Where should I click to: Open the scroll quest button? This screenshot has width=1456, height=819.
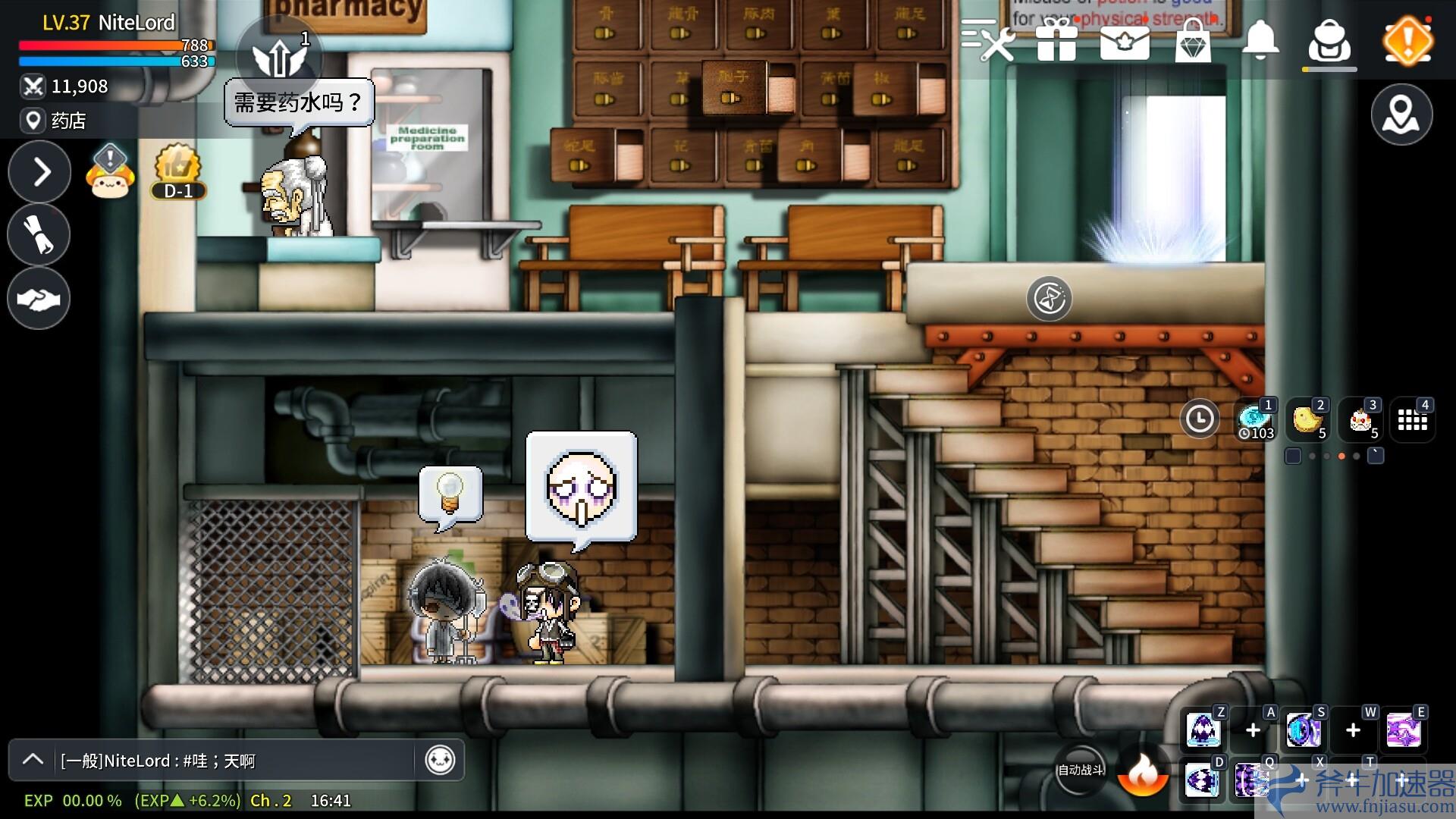(x=39, y=235)
